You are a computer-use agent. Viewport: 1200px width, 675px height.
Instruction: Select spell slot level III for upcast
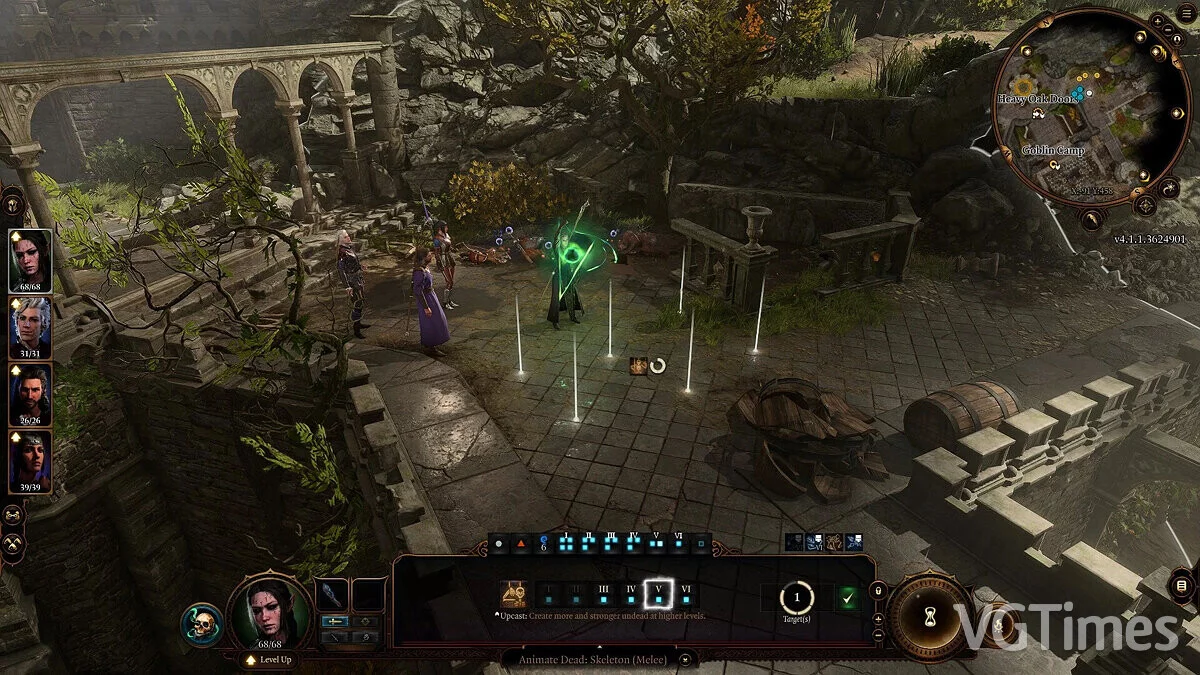pyautogui.click(x=603, y=595)
